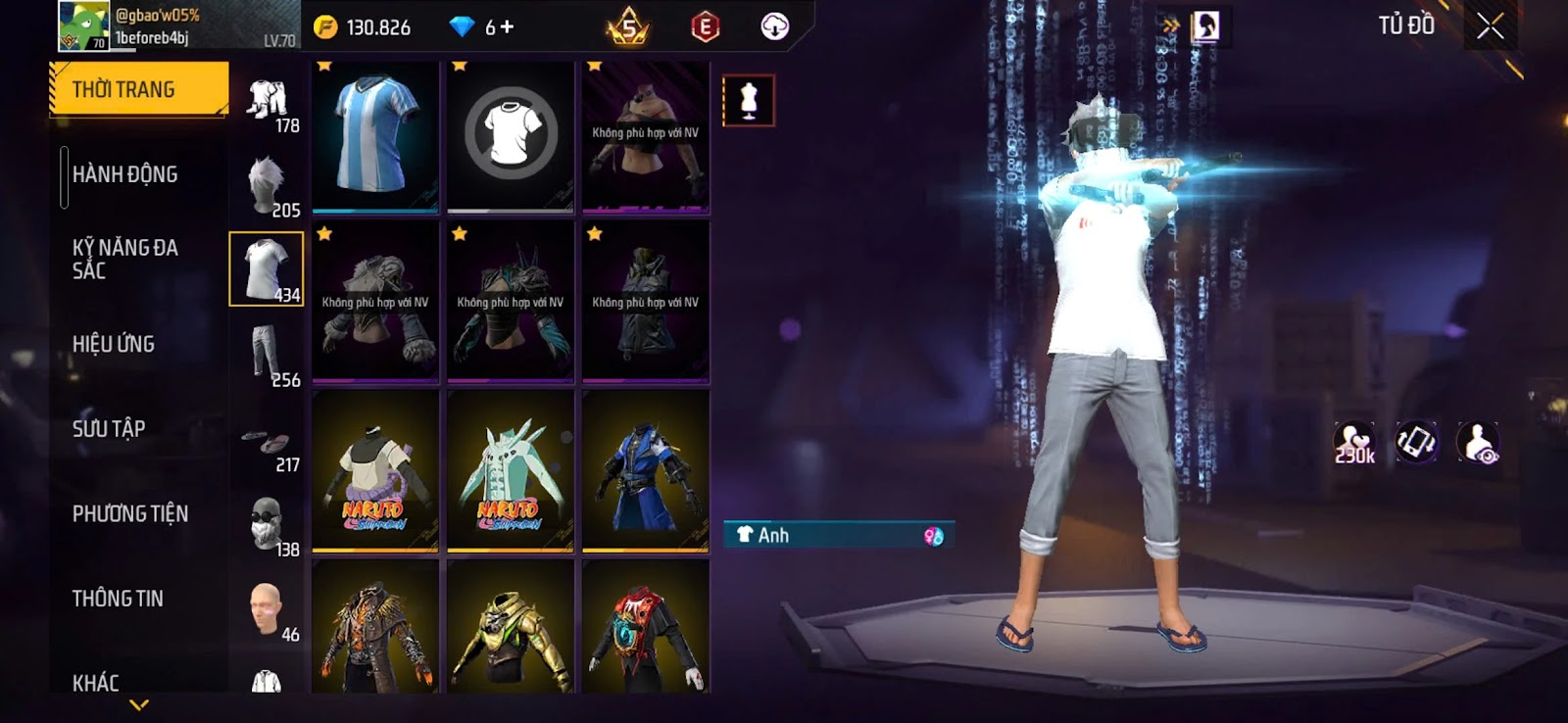Select the blue striped jersey shirt
Viewport: 1568px width, 723px height.
tap(375, 136)
